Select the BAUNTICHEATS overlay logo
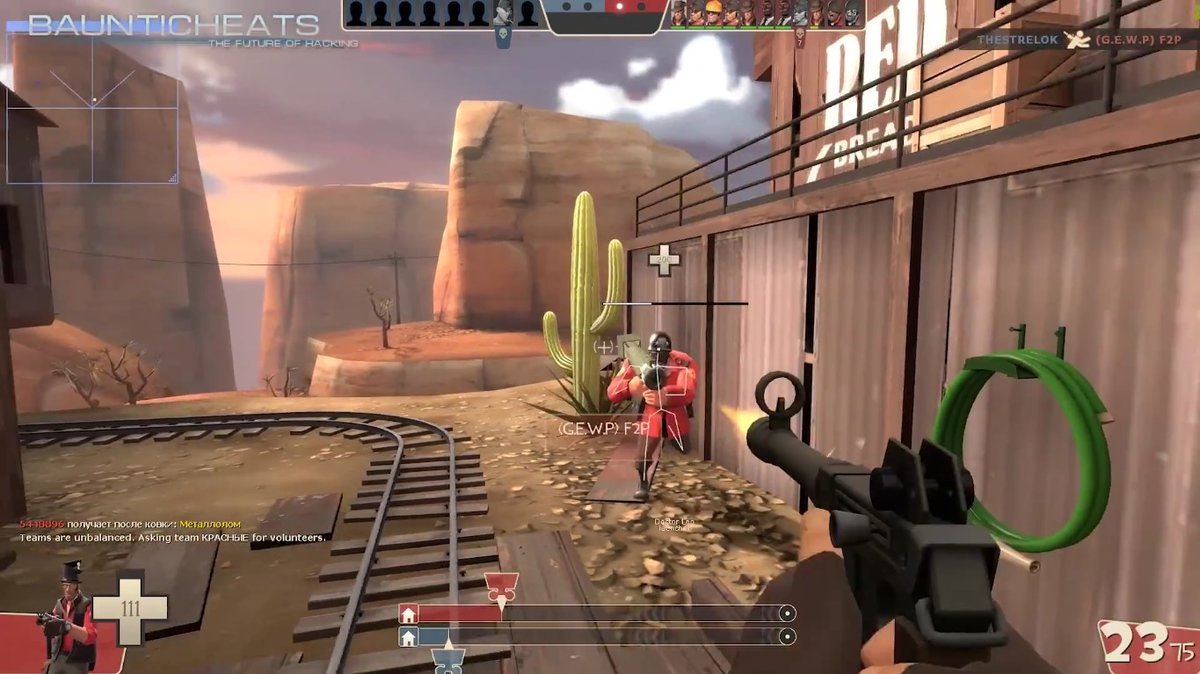 [173, 25]
